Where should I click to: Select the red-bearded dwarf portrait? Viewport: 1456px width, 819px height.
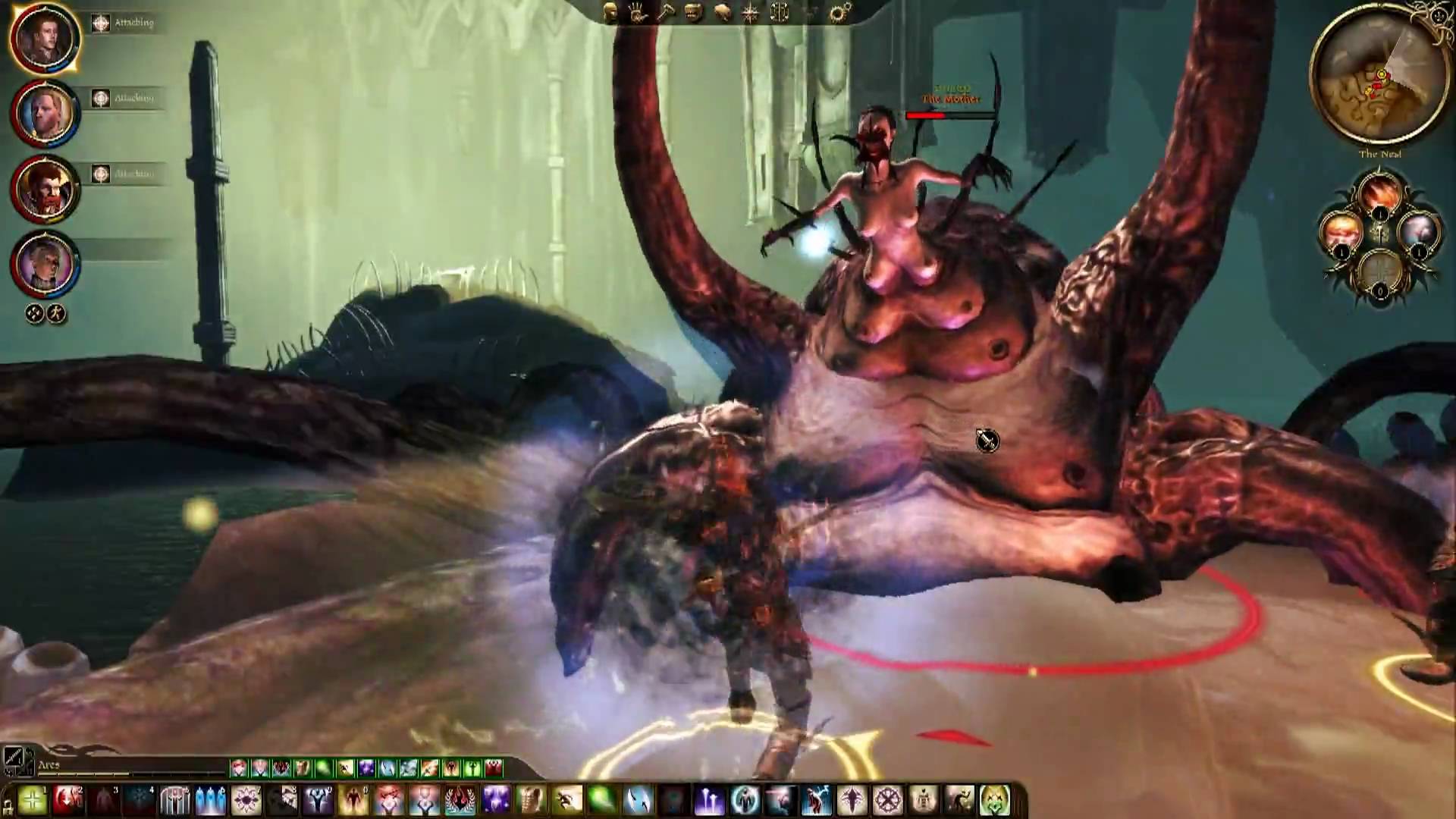44,189
